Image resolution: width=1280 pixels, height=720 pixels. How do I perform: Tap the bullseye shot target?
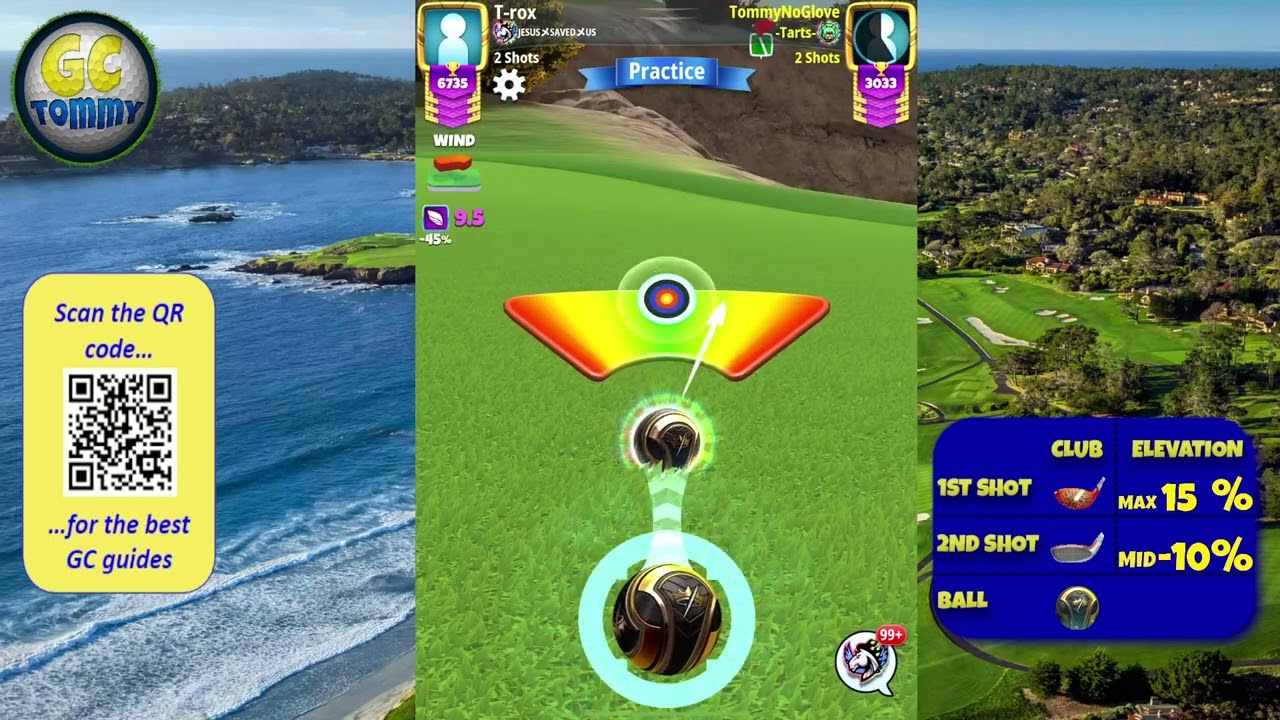(x=666, y=298)
